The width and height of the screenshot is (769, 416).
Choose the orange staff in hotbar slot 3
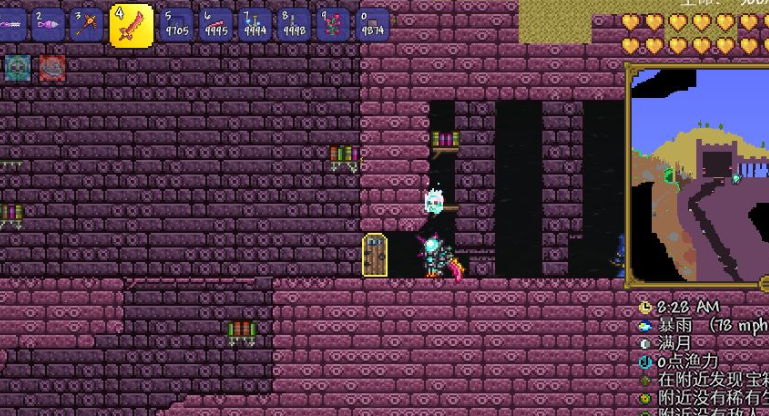point(88,24)
